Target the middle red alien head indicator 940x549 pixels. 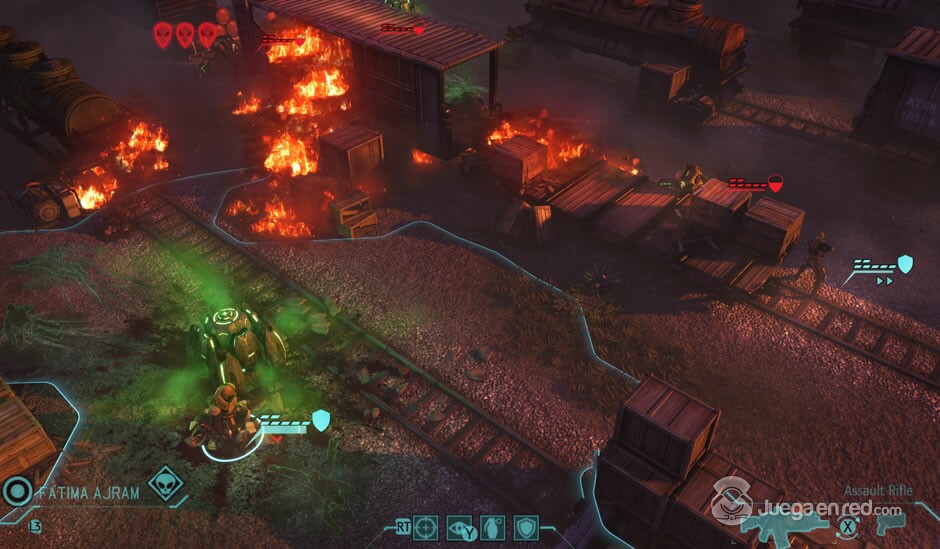(185, 35)
